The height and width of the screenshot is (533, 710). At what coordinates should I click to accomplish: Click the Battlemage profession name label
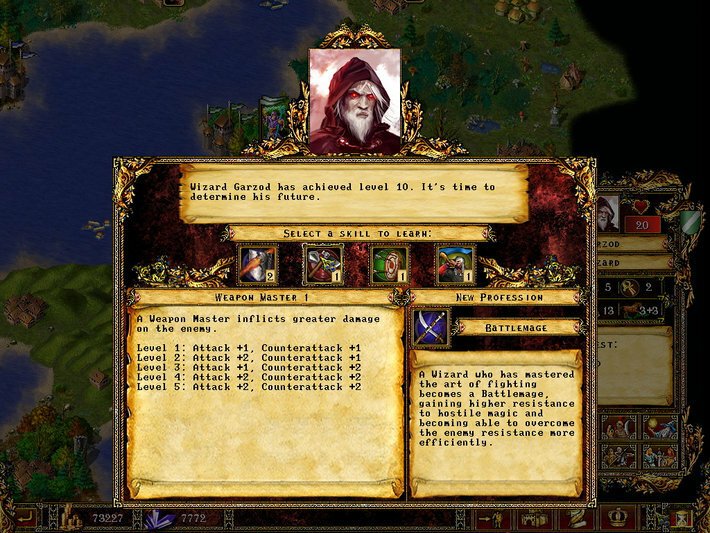click(516, 327)
